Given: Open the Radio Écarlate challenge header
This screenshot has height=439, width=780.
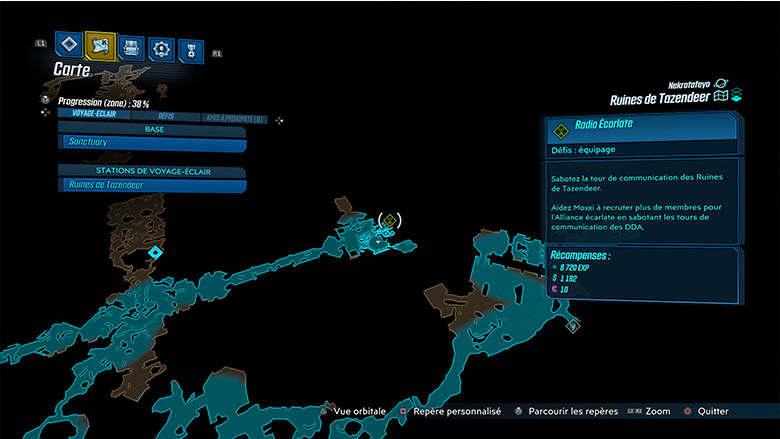Looking at the screenshot, I should 640,127.
